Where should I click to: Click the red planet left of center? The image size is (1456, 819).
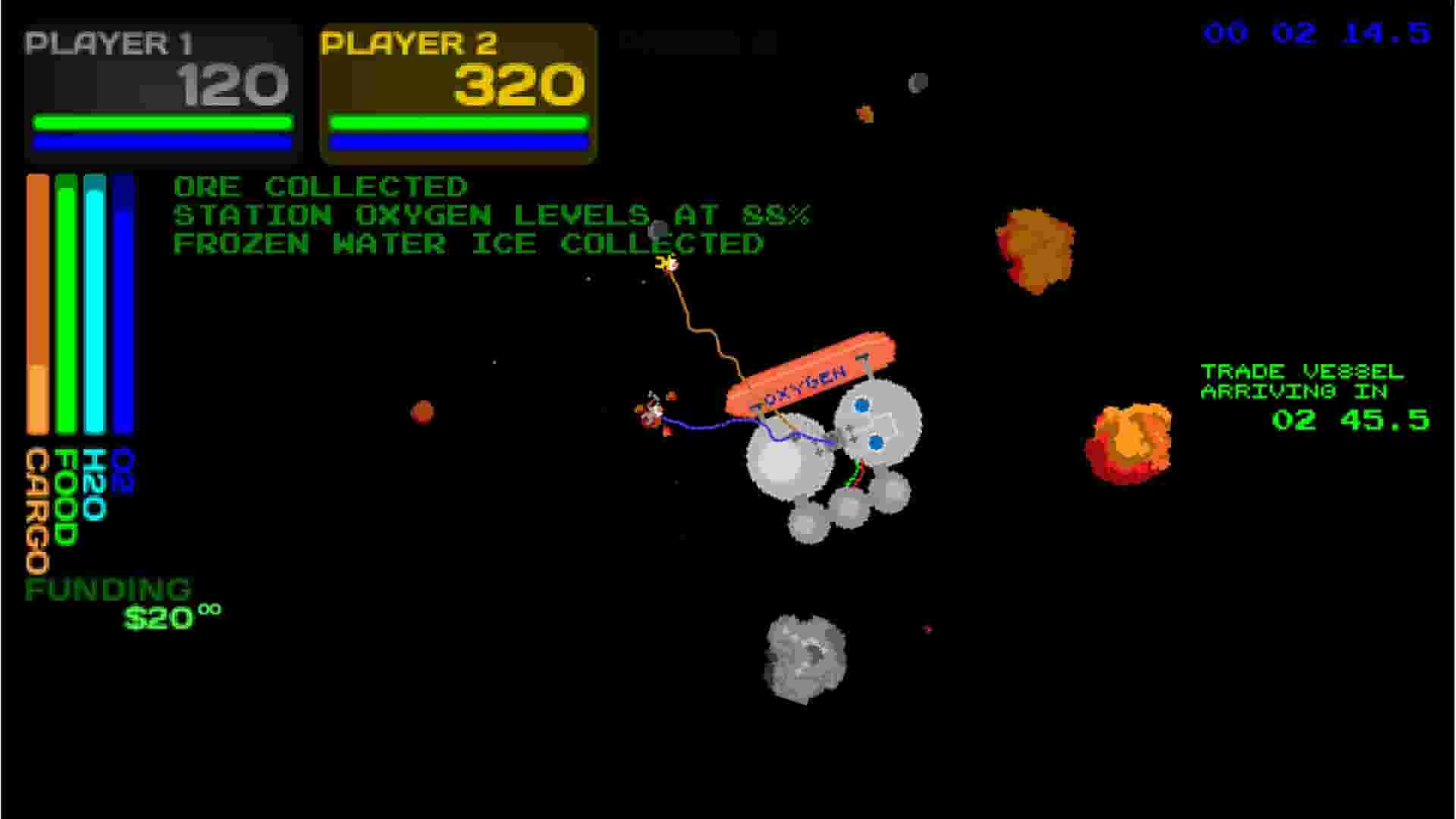coord(425,413)
